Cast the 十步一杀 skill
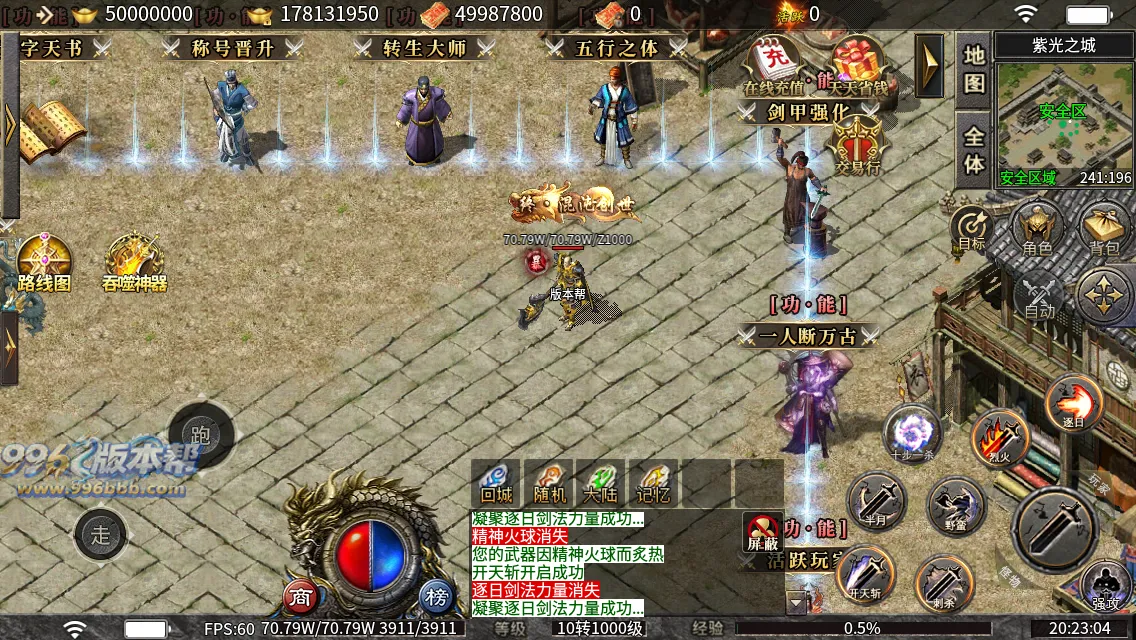 pyautogui.click(x=912, y=434)
